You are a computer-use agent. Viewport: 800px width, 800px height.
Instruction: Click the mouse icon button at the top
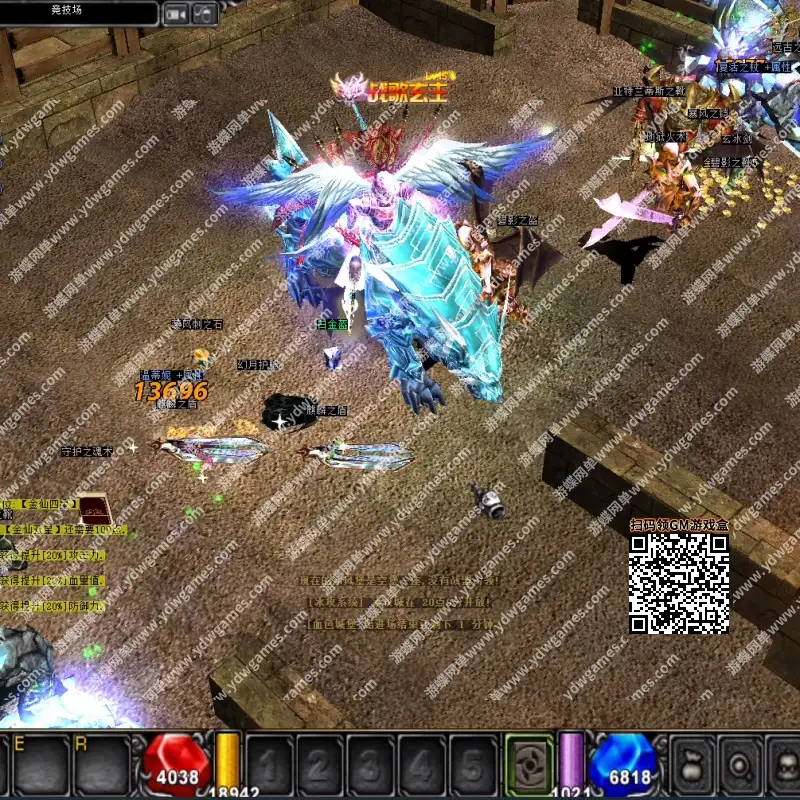click(204, 13)
